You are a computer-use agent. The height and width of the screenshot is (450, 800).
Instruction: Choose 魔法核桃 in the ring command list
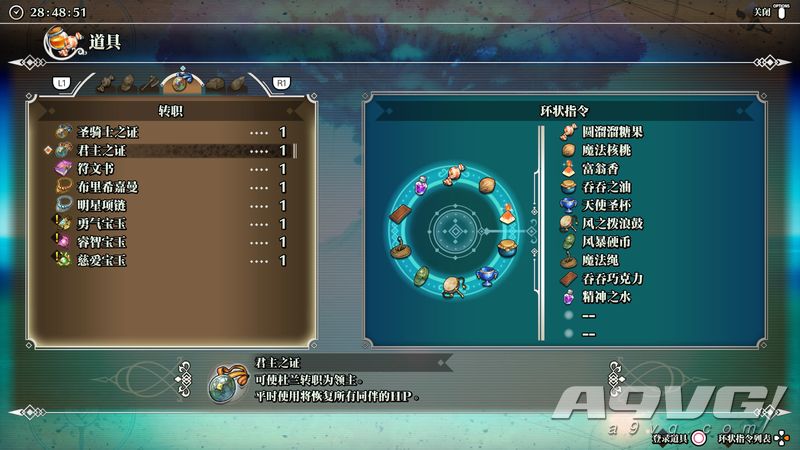pyautogui.click(x=605, y=150)
